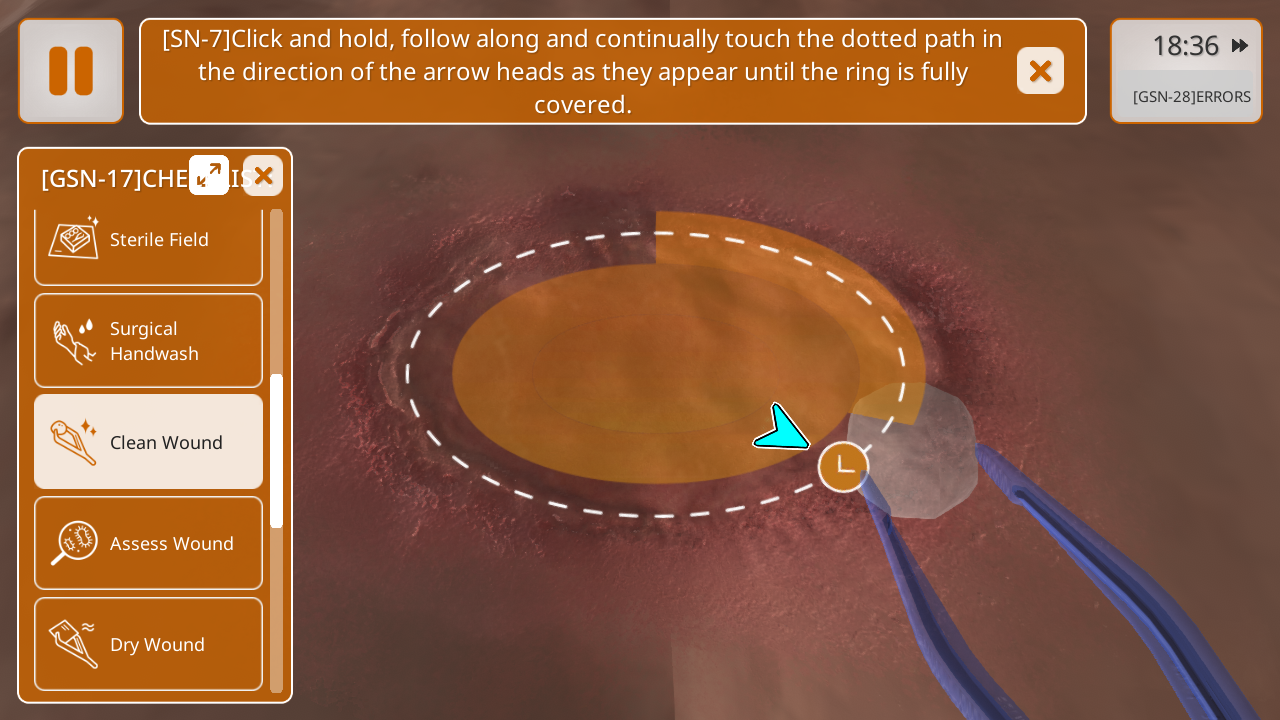Choose Surgical Handwash in the checklist
The height and width of the screenshot is (720, 1280).
click(x=148, y=341)
